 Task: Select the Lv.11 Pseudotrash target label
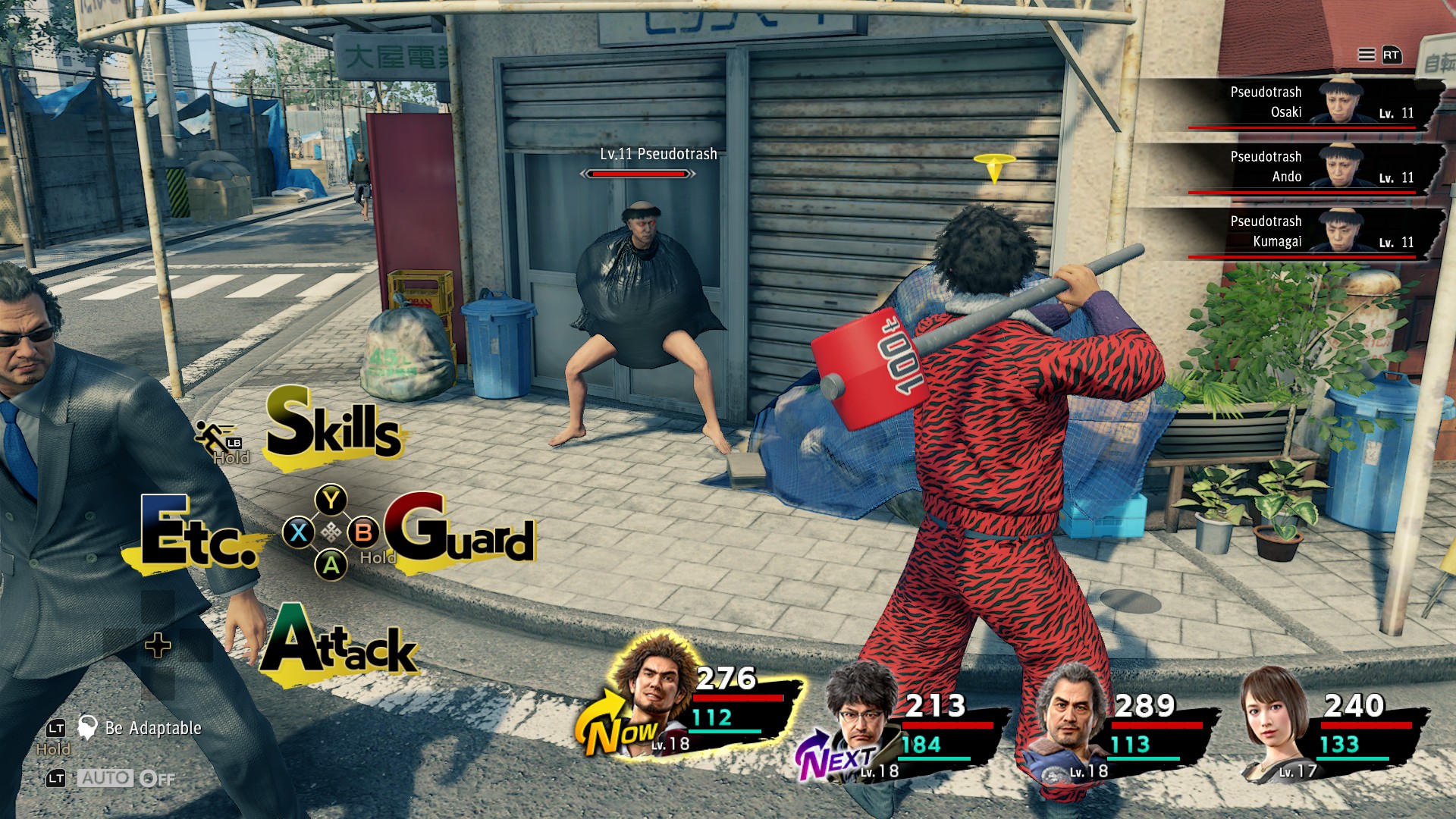pos(657,155)
